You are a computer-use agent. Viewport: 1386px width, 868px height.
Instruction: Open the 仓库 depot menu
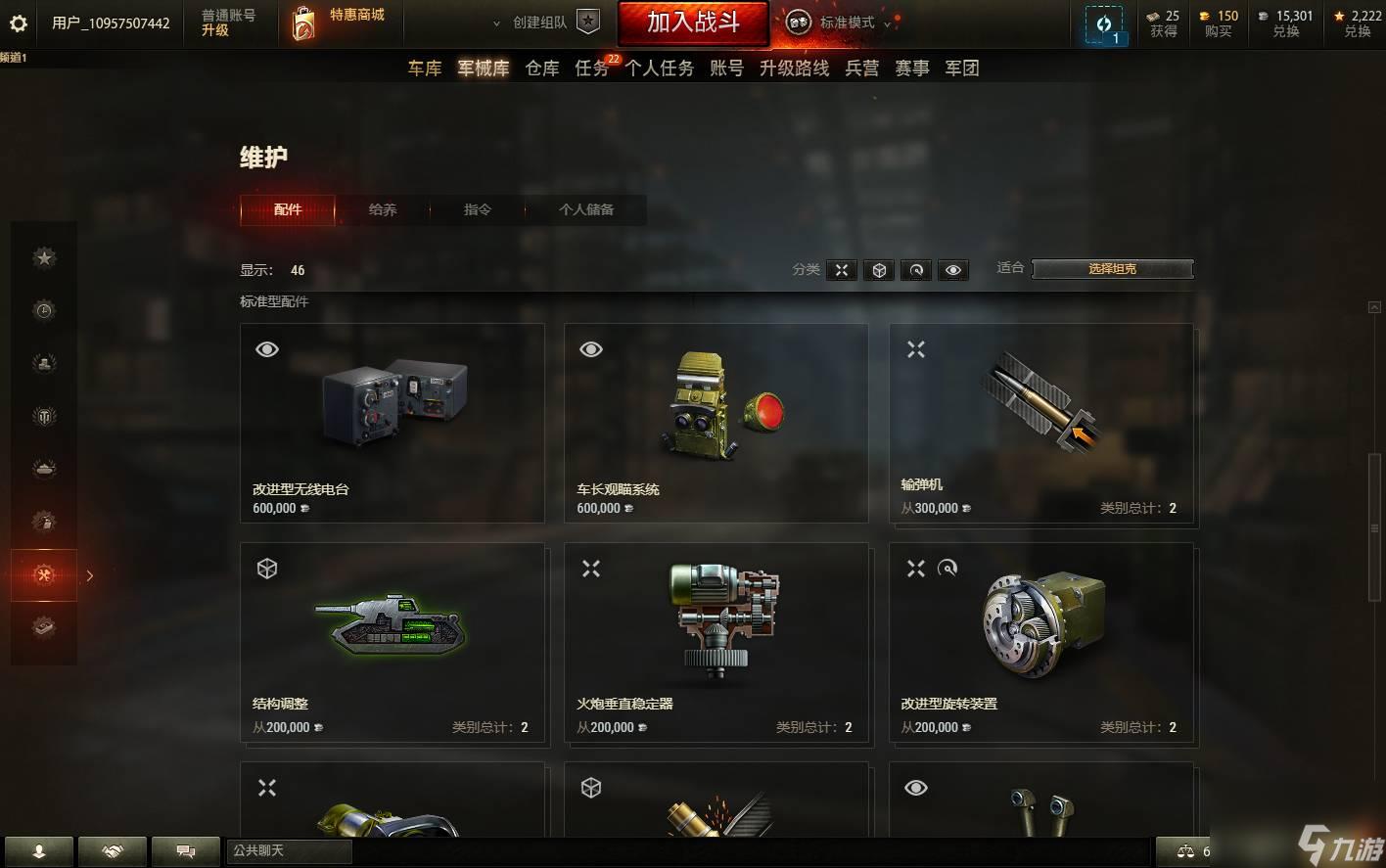coord(542,69)
